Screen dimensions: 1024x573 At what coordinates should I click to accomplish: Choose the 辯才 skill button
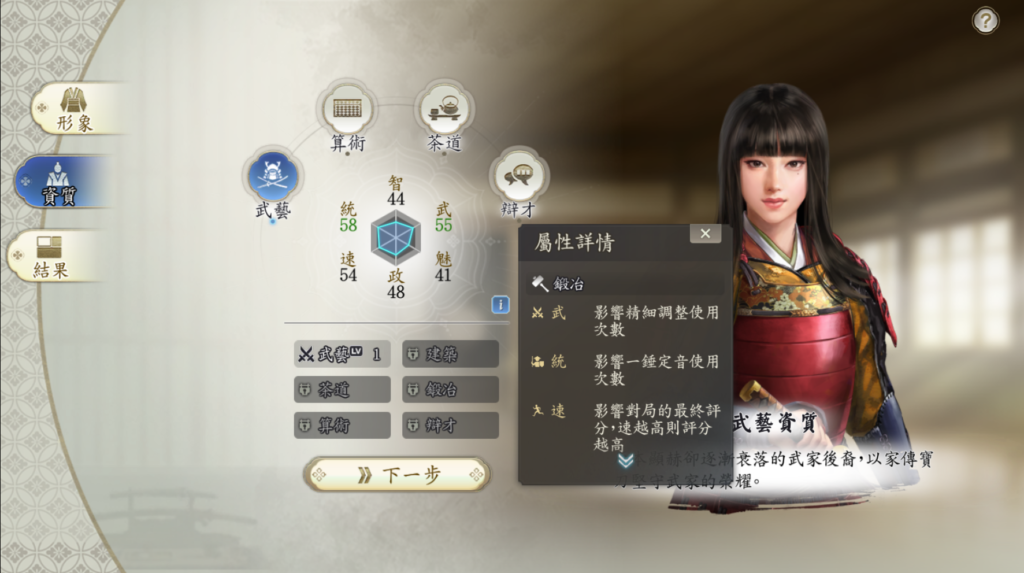pyautogui.click(x=450, y=425)
